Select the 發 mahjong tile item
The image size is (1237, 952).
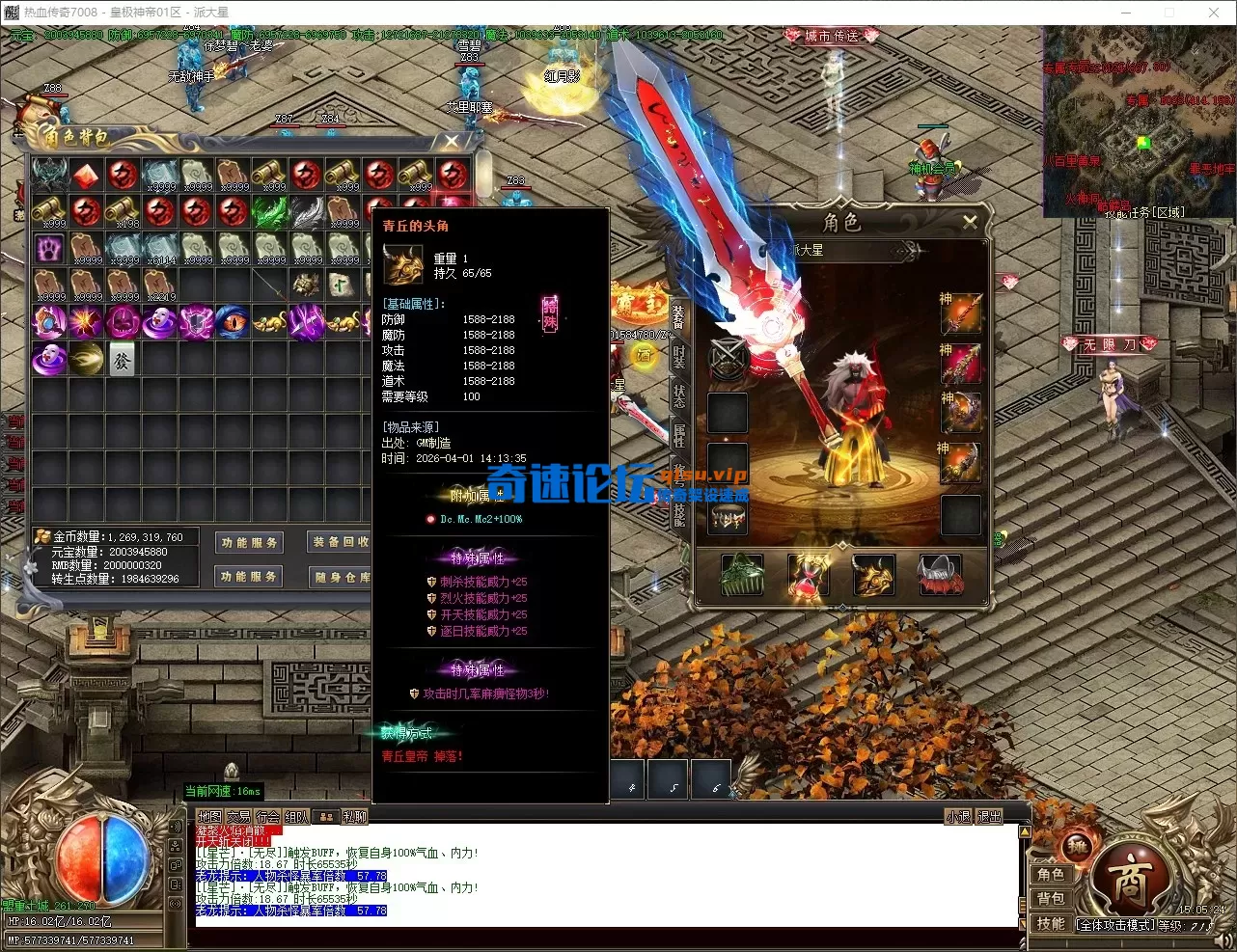(123, 359)
